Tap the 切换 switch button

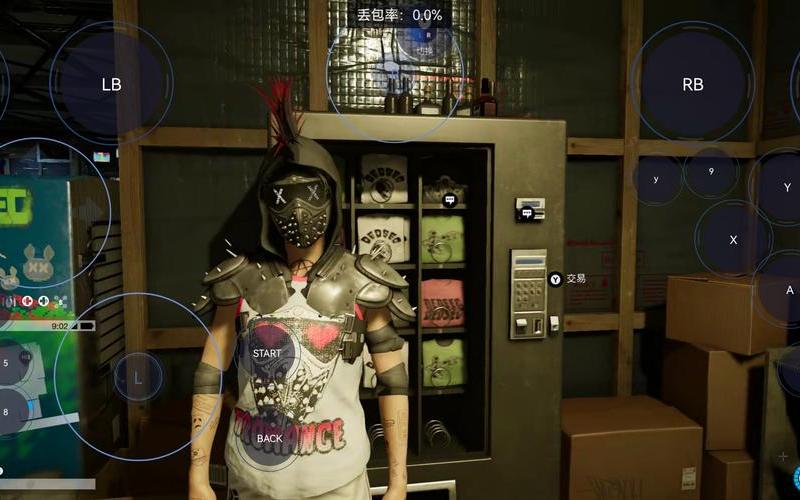(x=426, y=48)
